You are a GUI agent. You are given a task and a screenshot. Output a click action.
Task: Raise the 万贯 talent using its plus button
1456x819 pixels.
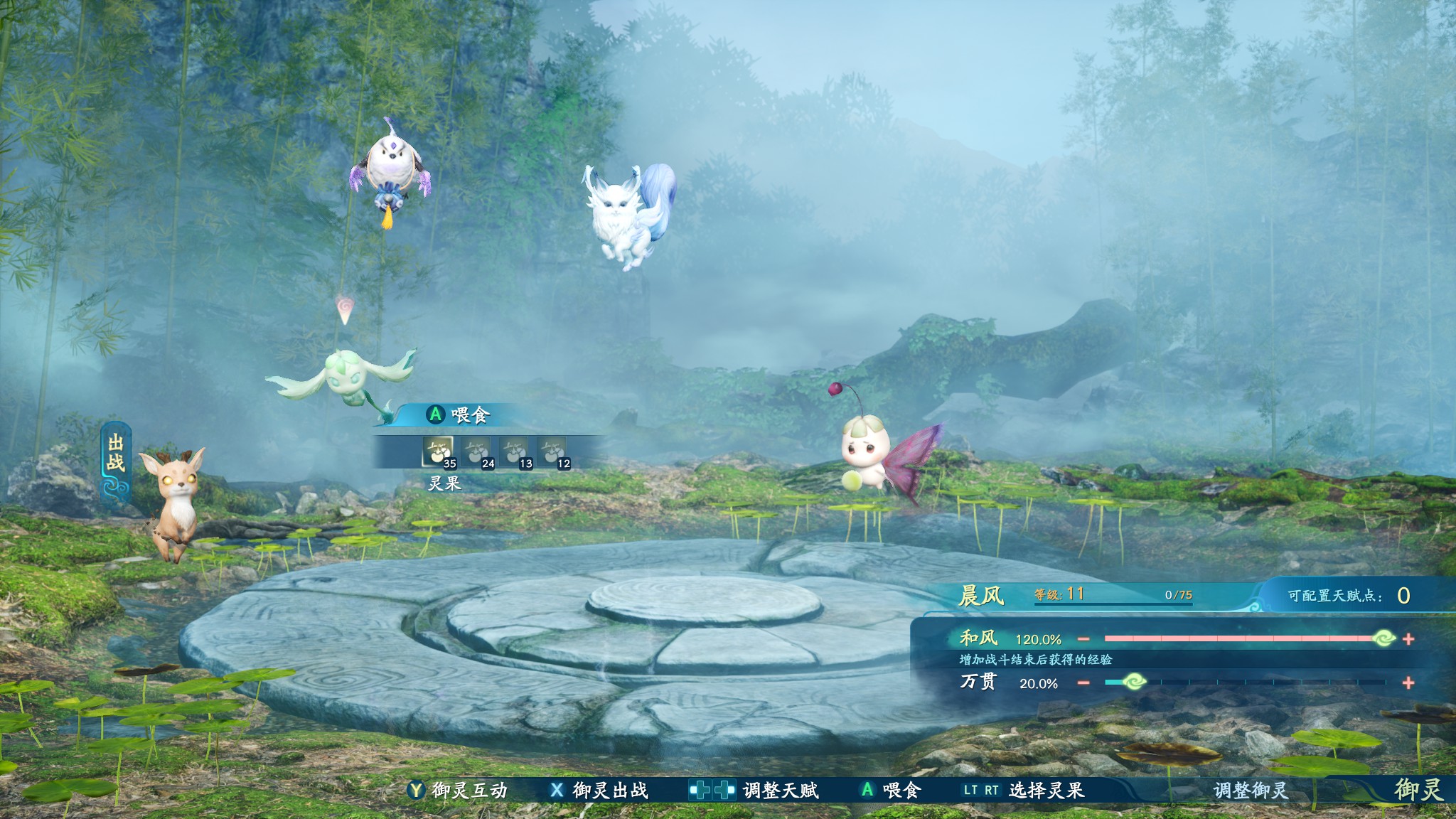click(x=1408, y=683)
